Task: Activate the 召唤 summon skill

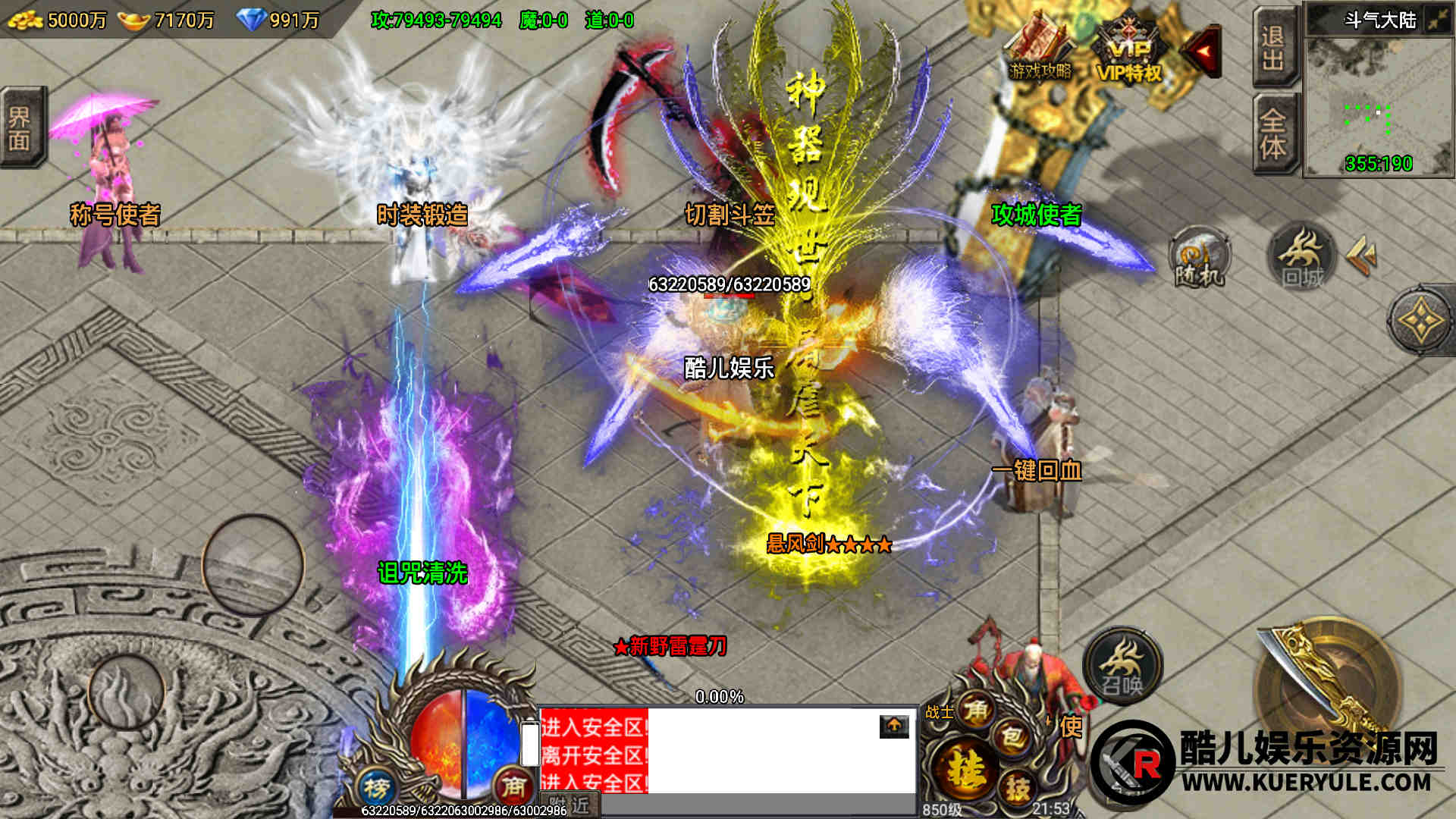Action: (x=1122, y=665)
